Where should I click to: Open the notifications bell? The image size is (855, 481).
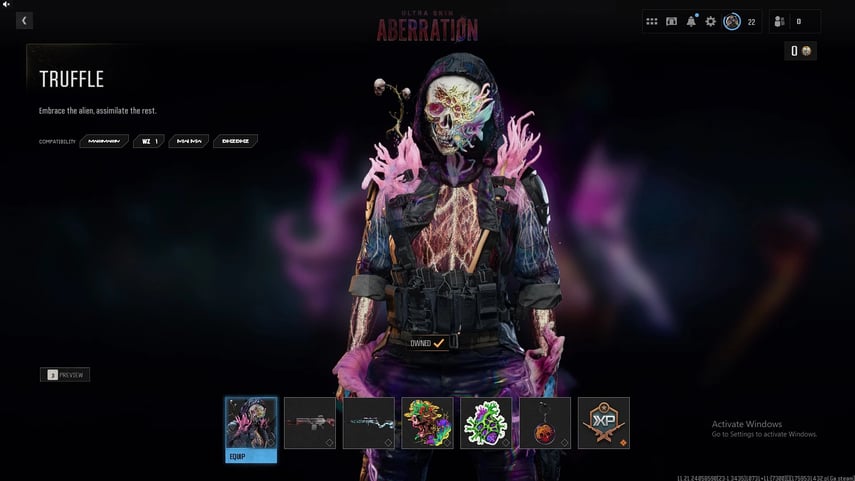(x=691, y=21)
